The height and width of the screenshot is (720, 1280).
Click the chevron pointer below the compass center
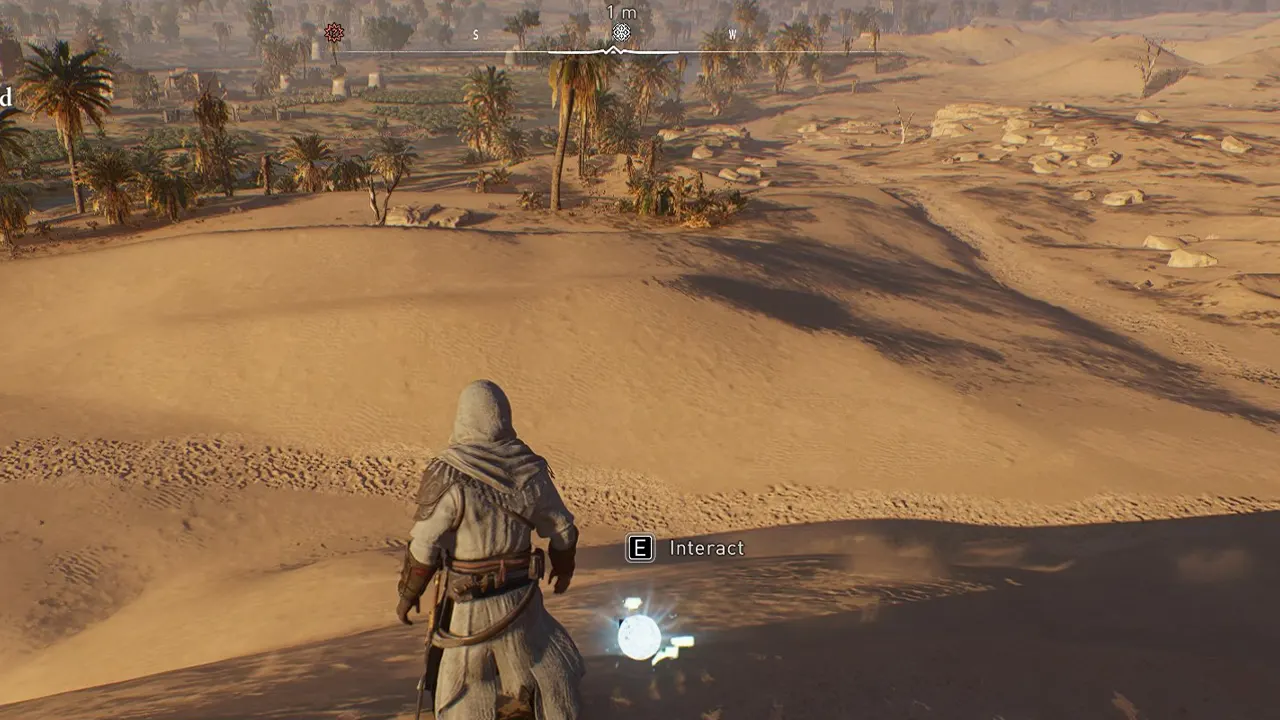pos(614,49)
